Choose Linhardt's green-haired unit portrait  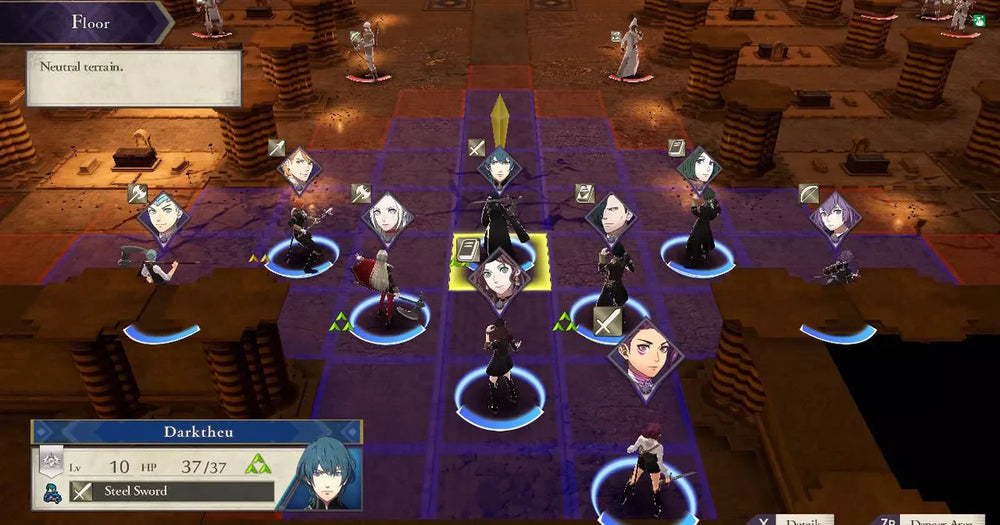[699, 170]
